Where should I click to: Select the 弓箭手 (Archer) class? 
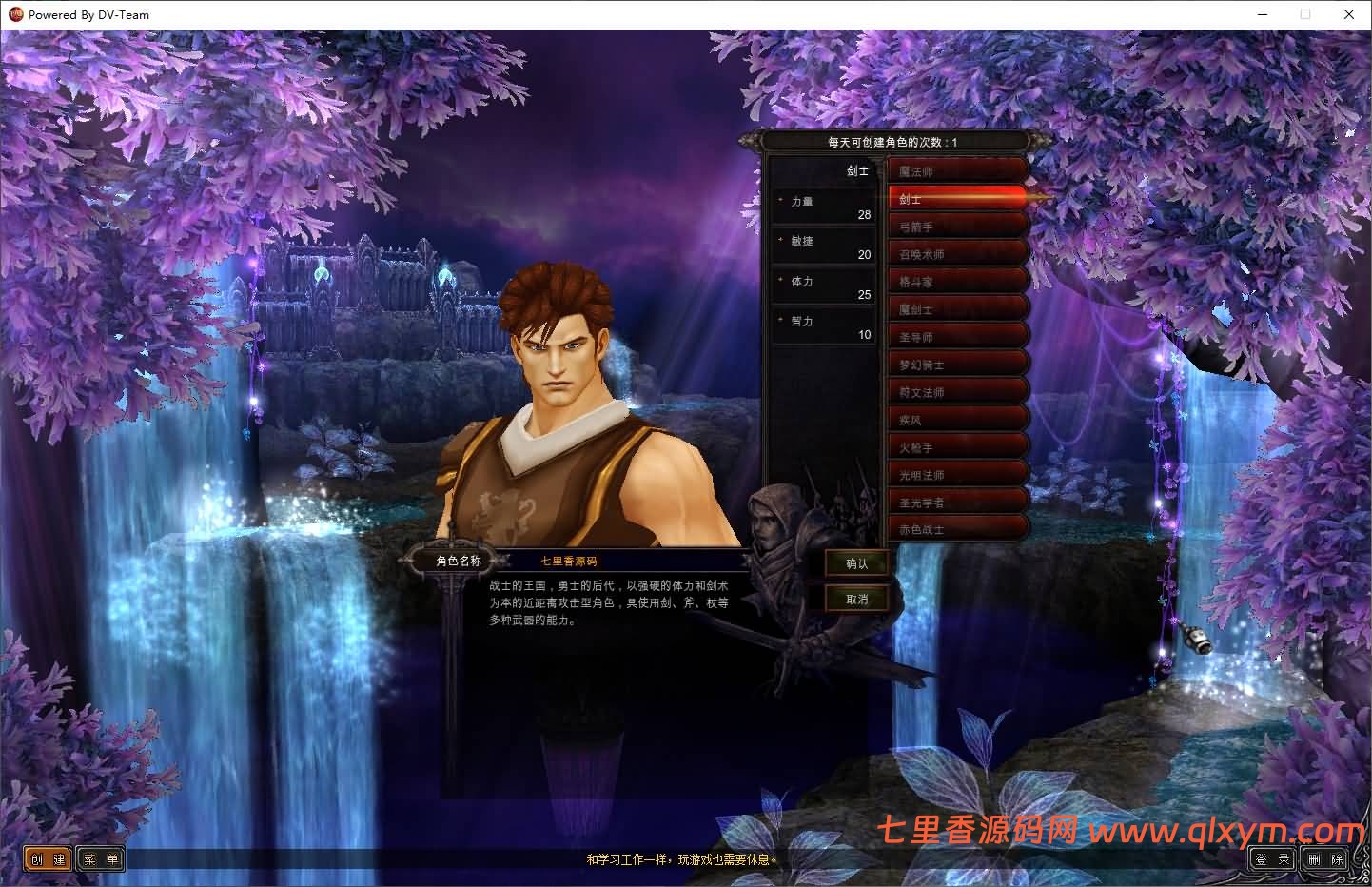[x=956, y=225]
